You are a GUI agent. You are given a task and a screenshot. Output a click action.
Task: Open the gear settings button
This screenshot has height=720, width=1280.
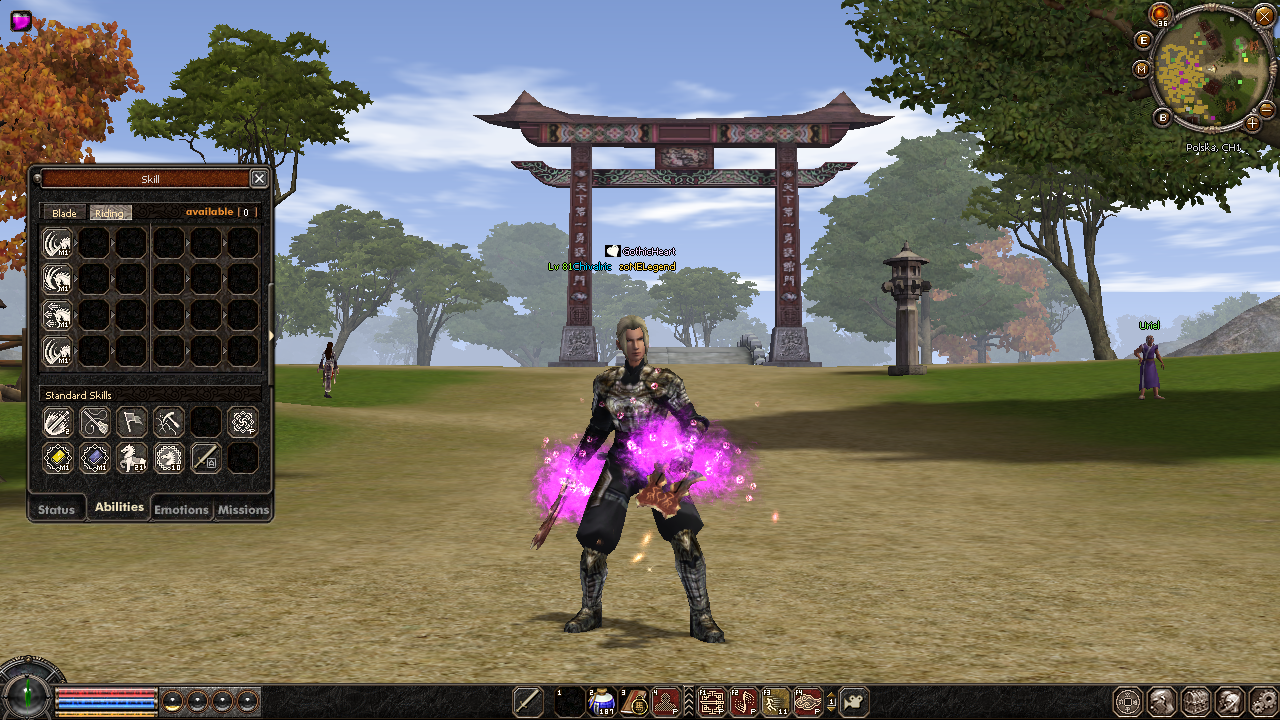[1265, 702]
